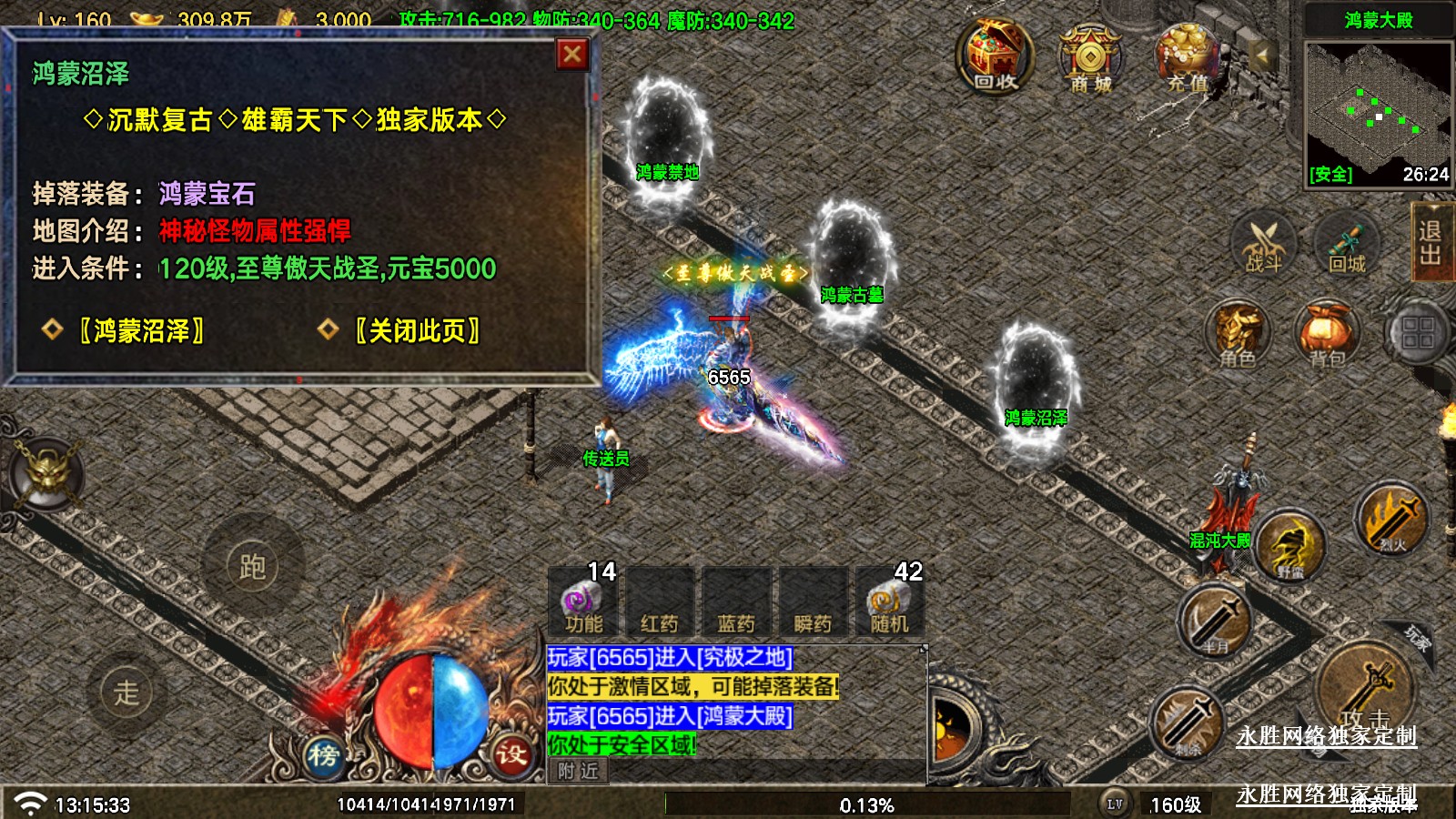
Task: Choose the 【鸿蒙沼泽】 teleport option
Action: pyautogui.click(x=141, y=330)
